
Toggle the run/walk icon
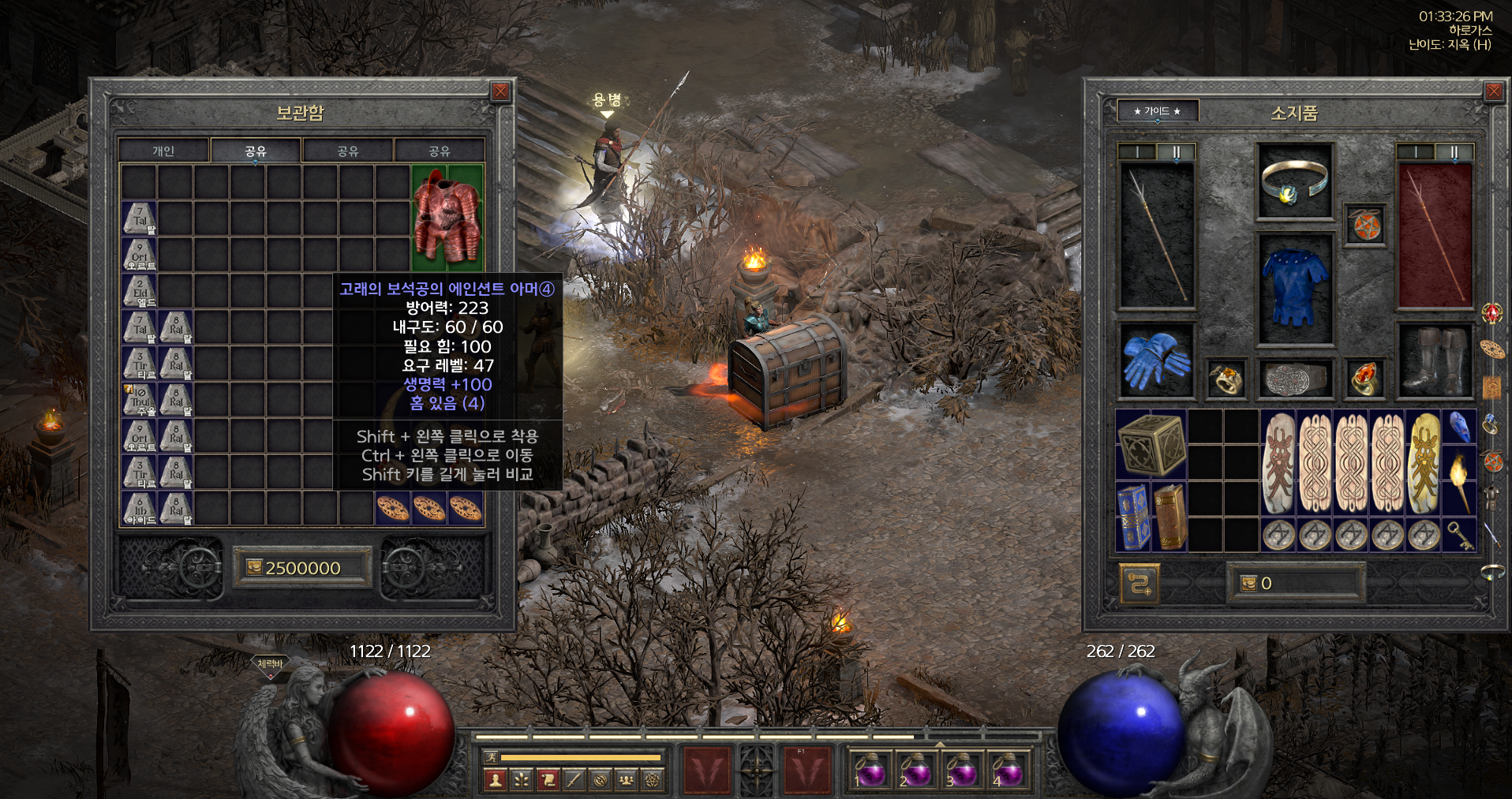492,757
